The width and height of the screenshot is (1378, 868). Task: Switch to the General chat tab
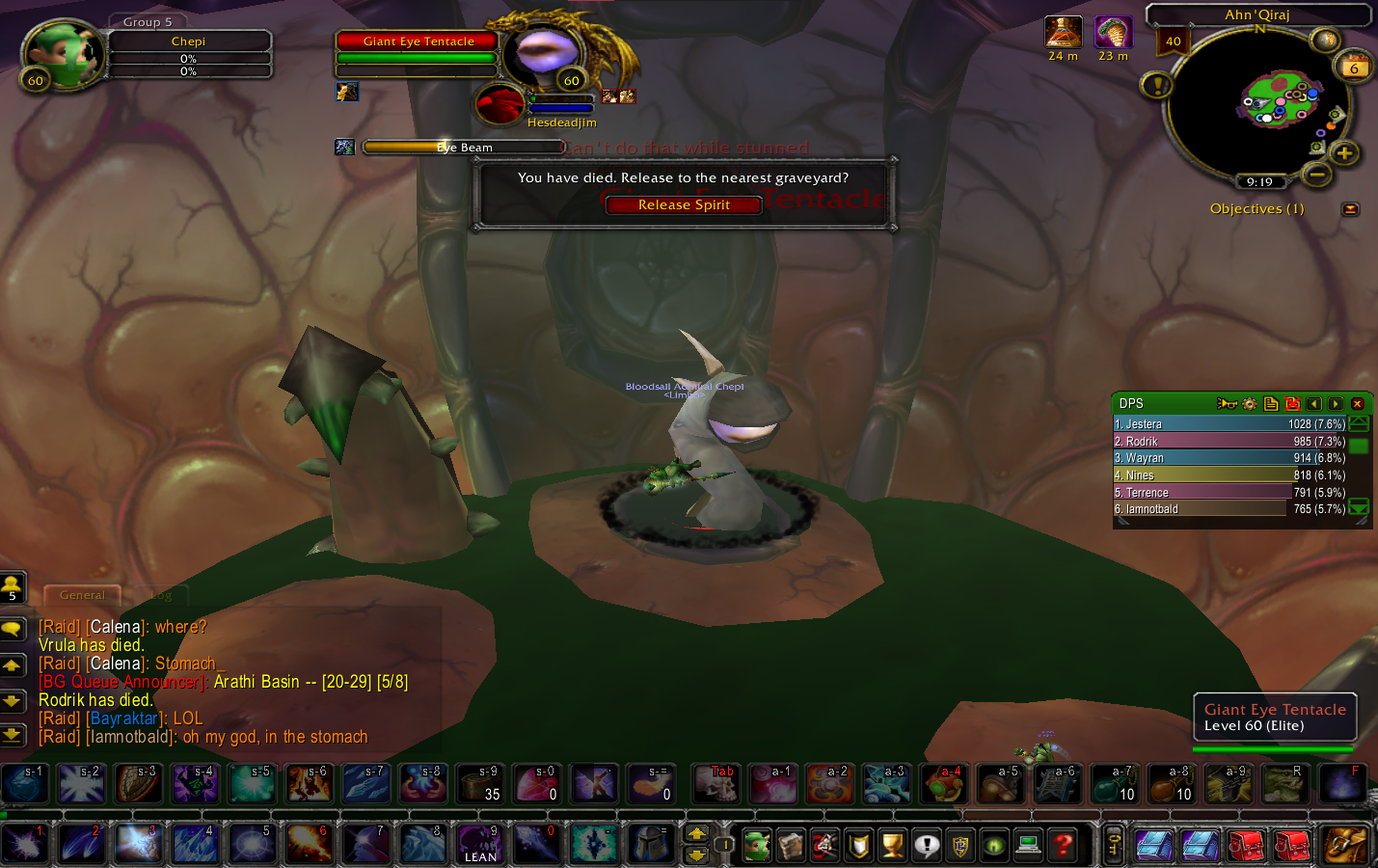pos(82,595)
